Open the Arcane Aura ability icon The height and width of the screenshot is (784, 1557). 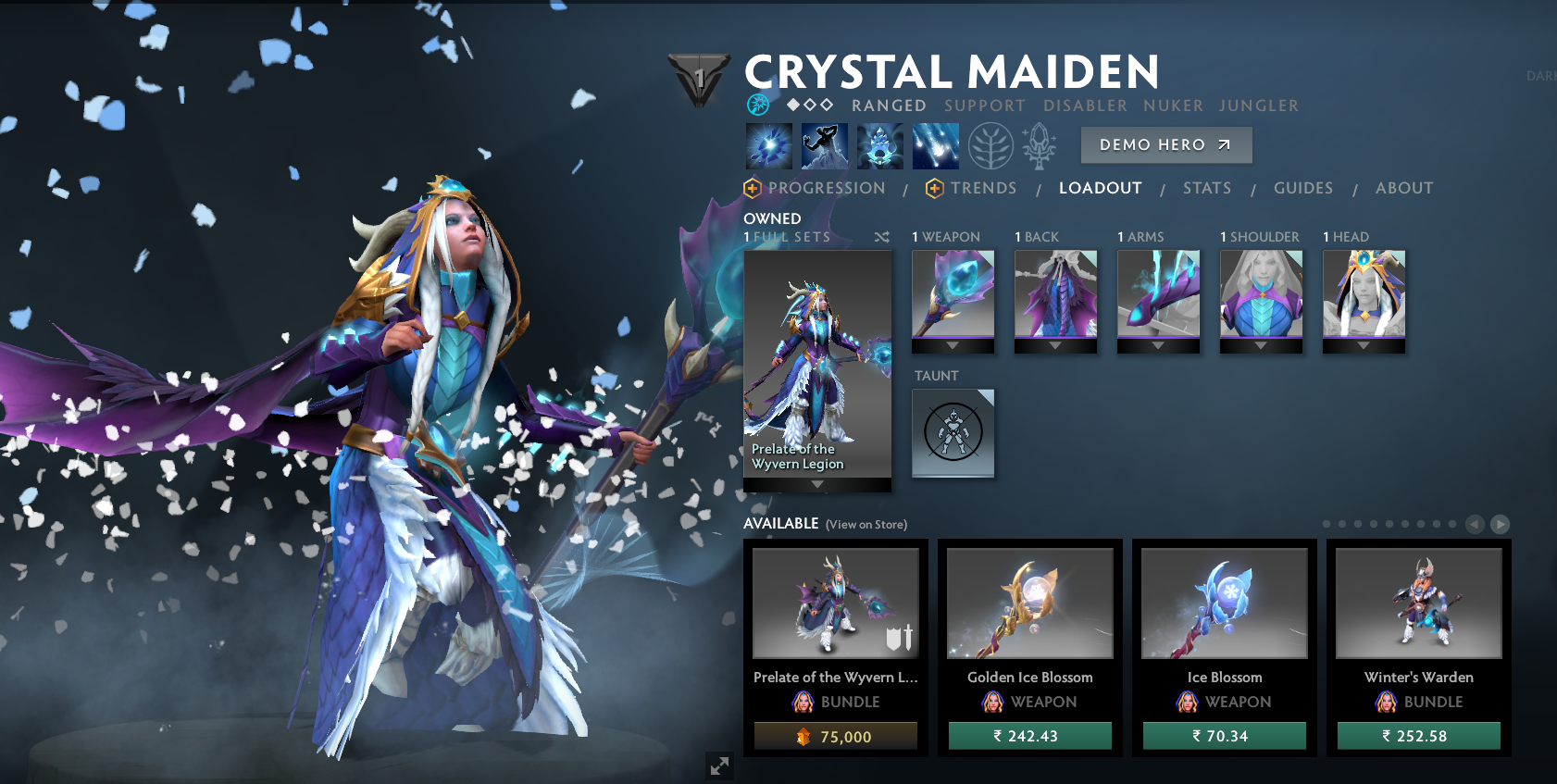879,145
